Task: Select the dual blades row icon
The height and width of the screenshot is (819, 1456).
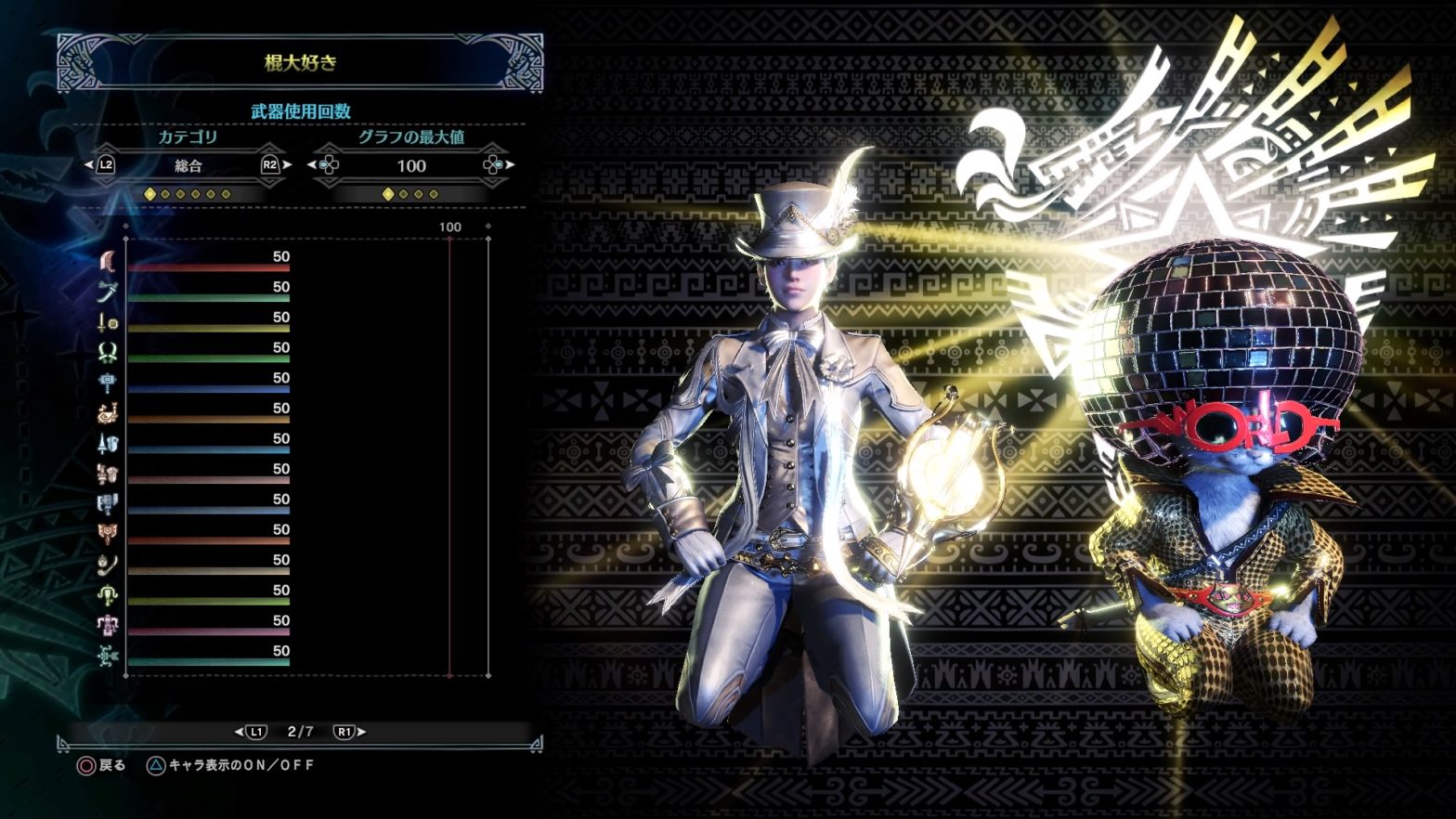Action: (x=108, y=353)
